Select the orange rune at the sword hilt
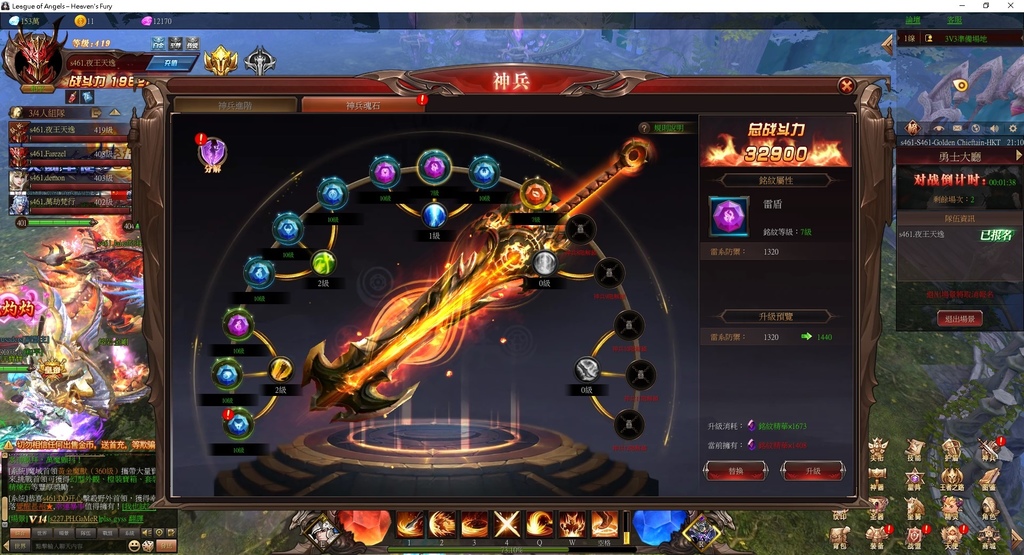1024x555 pixels. click(535, 192)
